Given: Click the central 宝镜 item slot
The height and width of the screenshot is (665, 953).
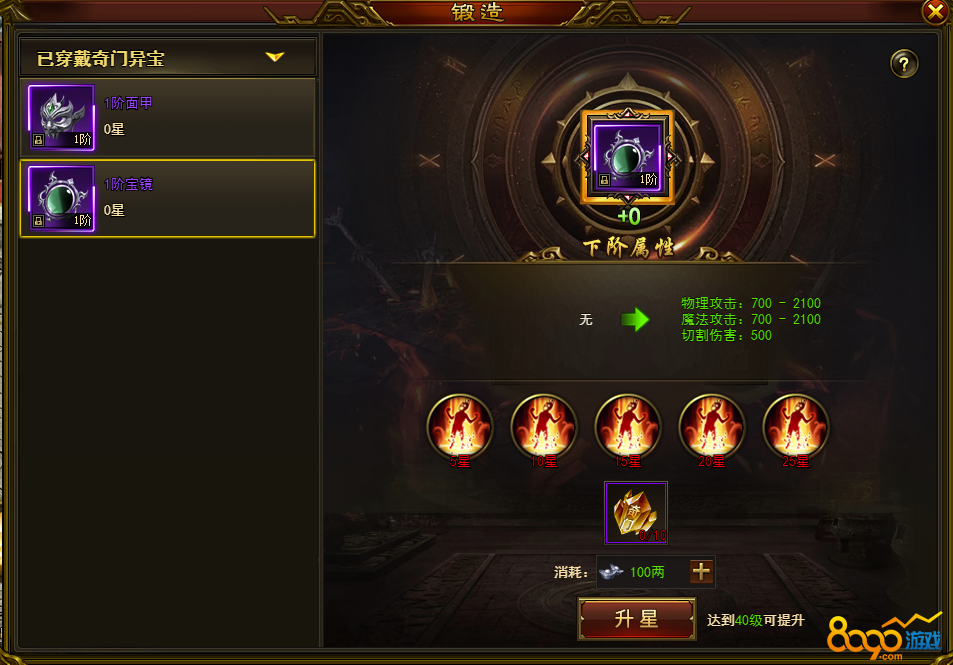Looking at the screenshot, I should pyautogui.click(x=628, y=157).
